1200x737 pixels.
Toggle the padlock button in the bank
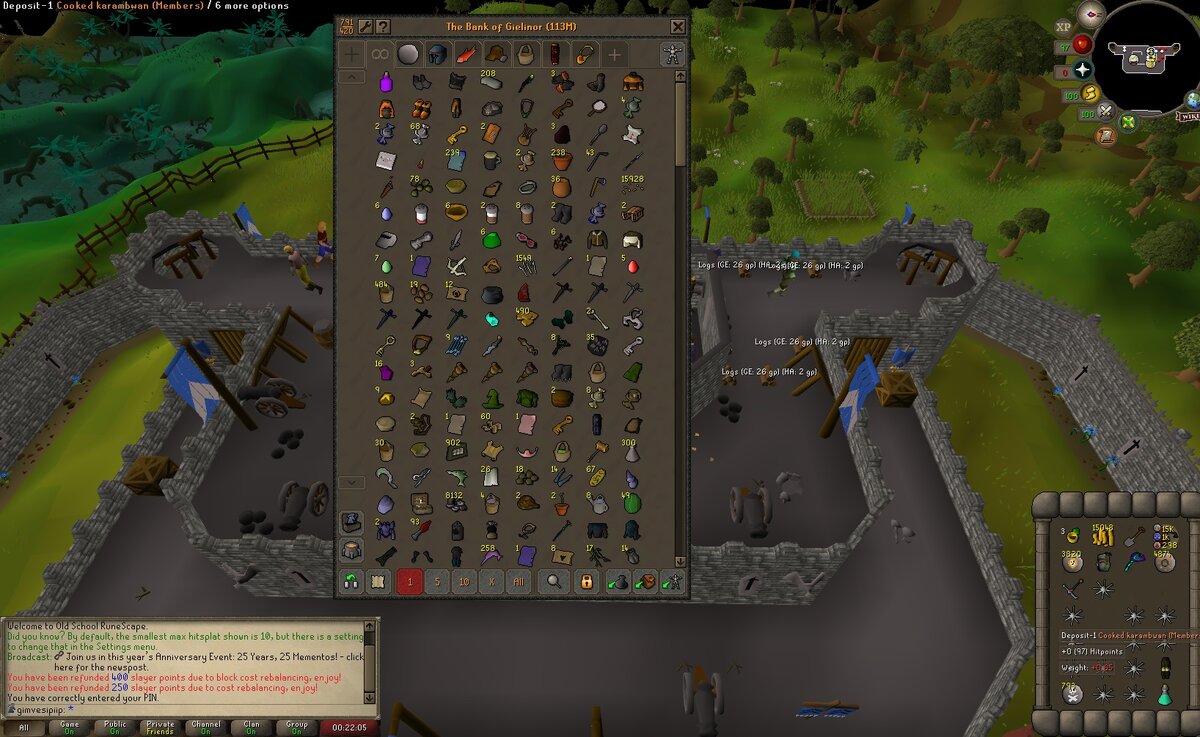click(x=587, y=582)
